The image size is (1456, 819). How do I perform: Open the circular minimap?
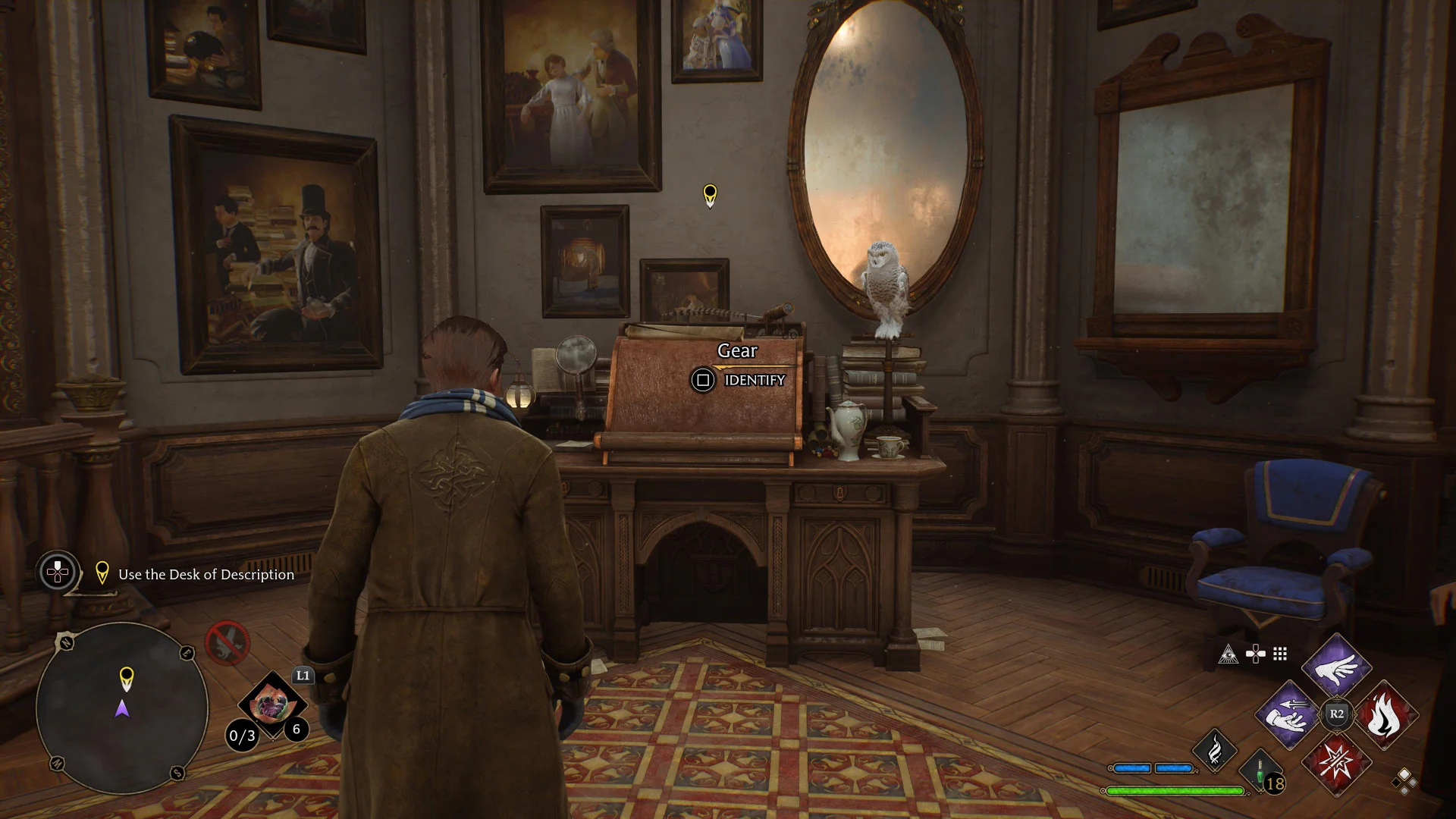[122, 708]
